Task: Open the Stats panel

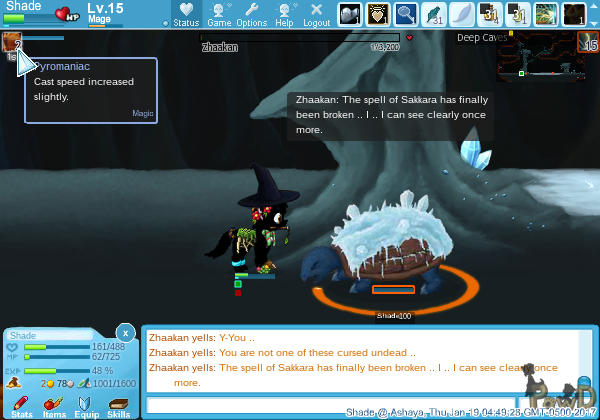Action: coord(21,404)
